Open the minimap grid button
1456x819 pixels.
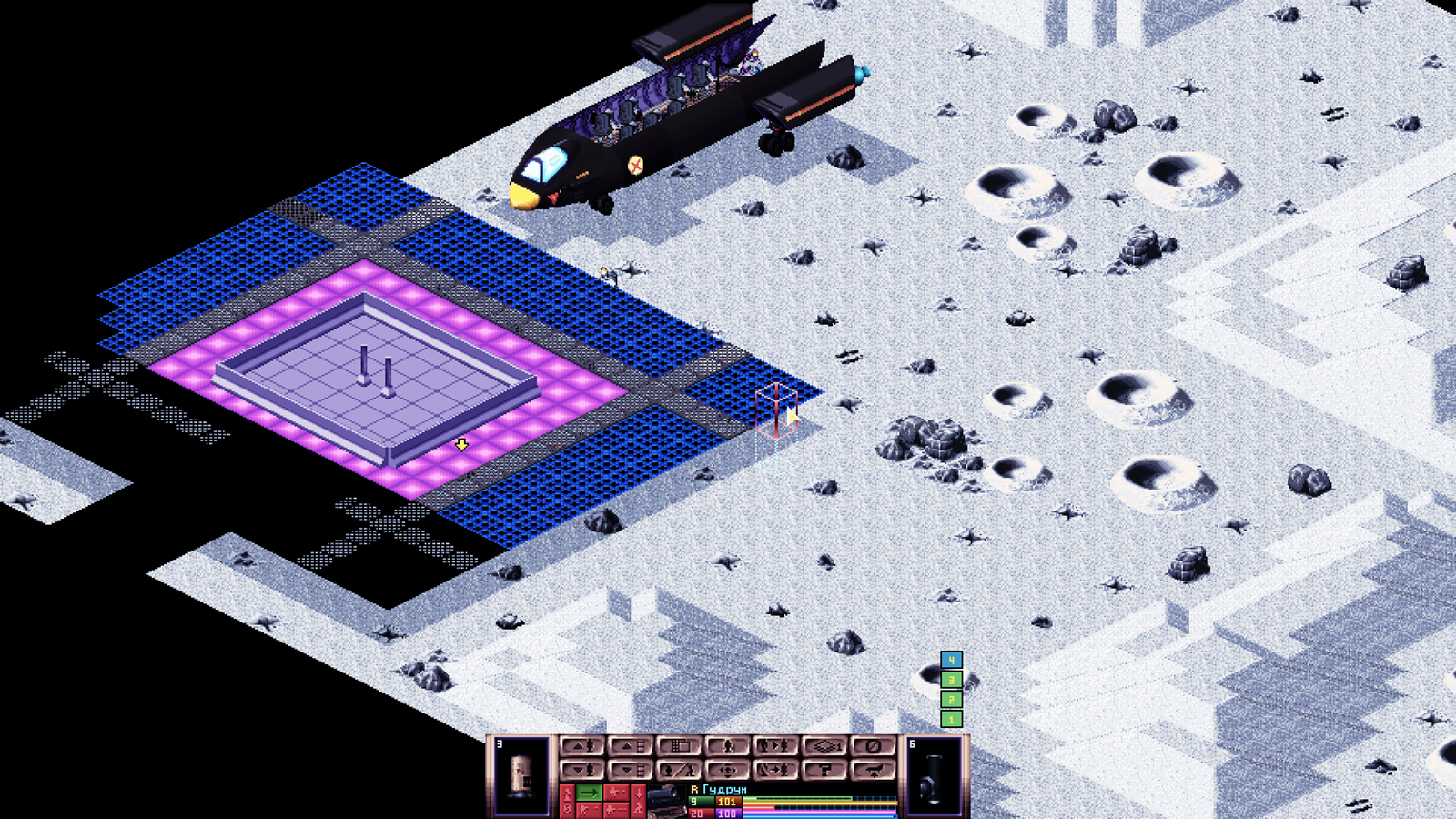678,746
